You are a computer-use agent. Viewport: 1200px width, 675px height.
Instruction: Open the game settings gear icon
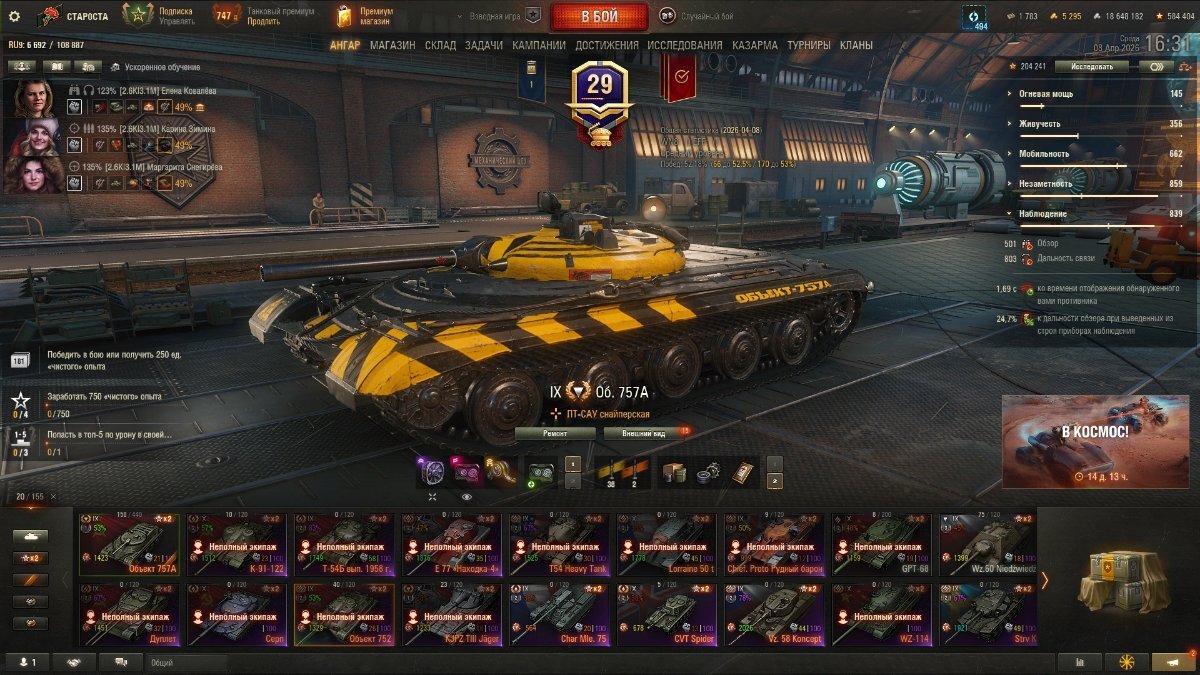click(x=14, y=16)
